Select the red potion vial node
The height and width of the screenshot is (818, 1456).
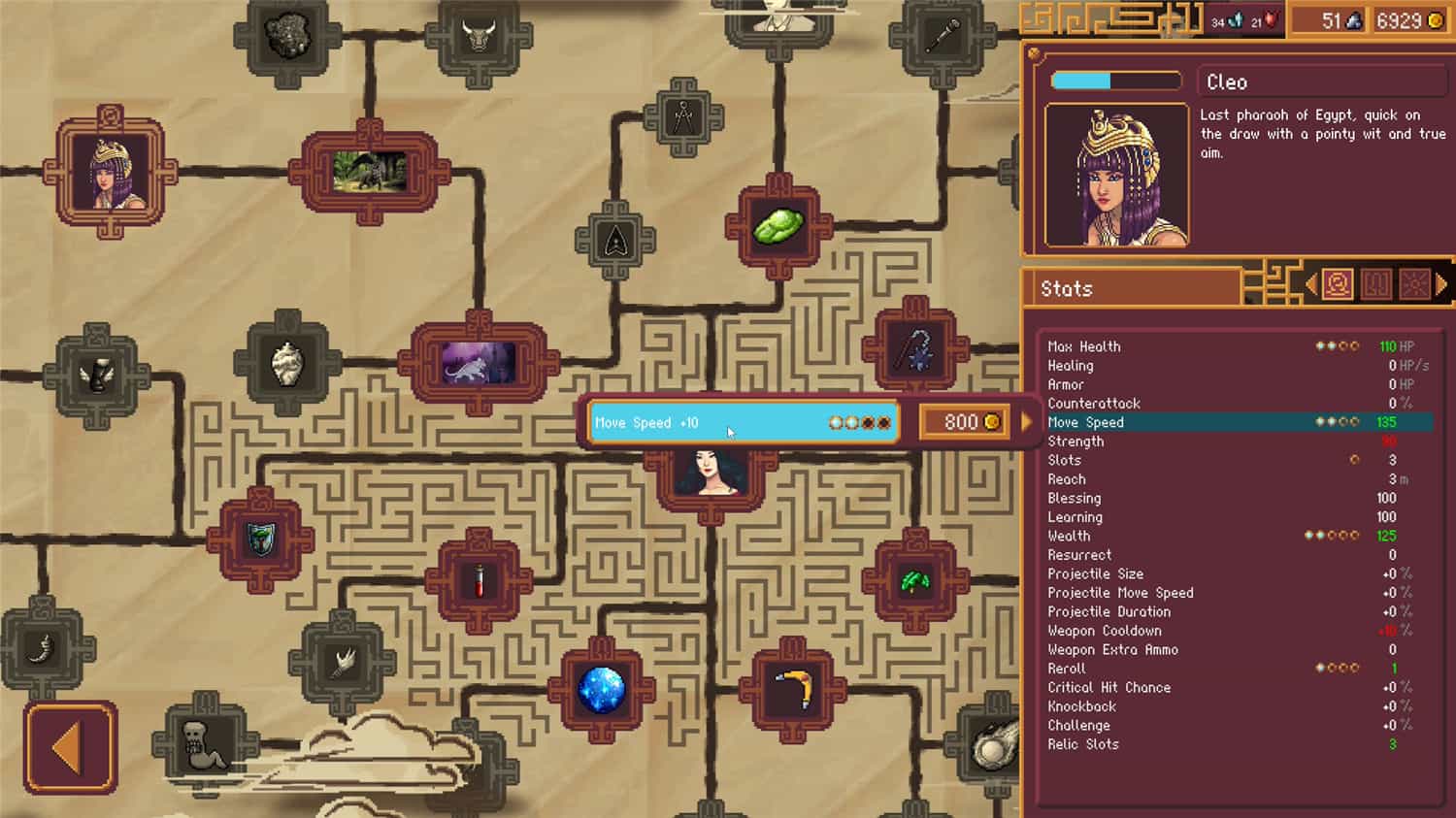click(480, 580)
